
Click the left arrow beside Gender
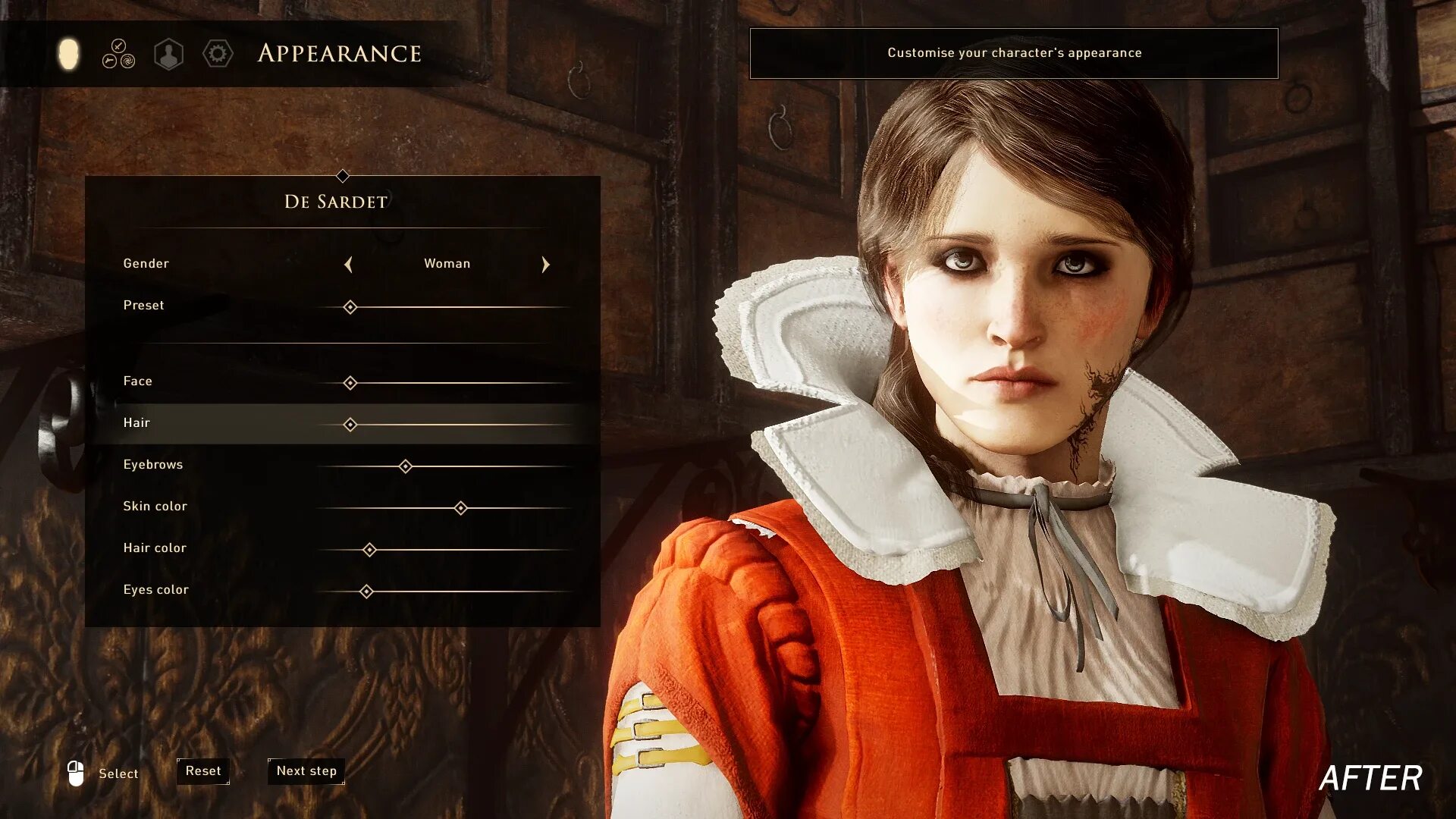tap(348, 265)
